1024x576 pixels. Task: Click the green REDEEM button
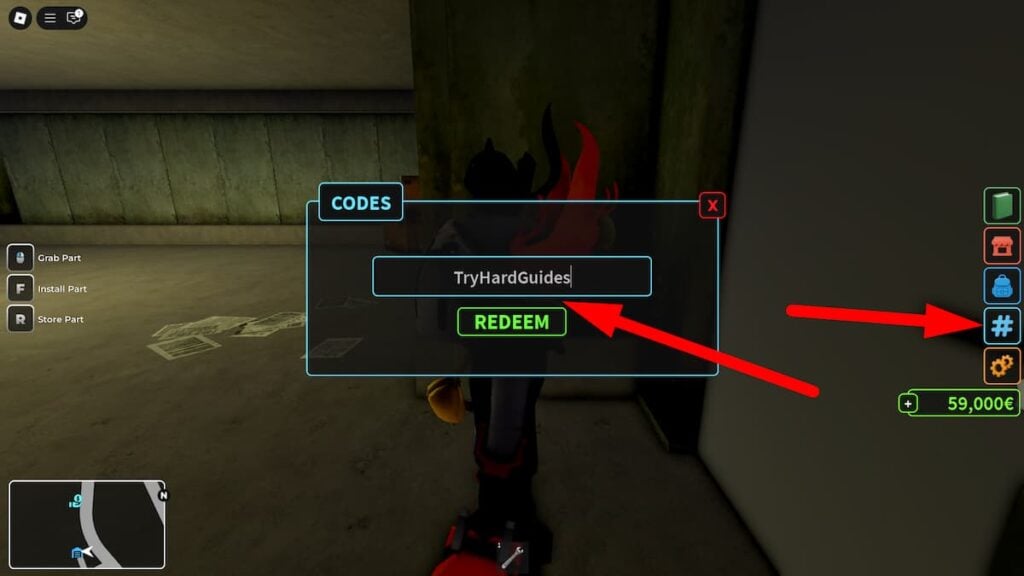[x=511, y=322]
